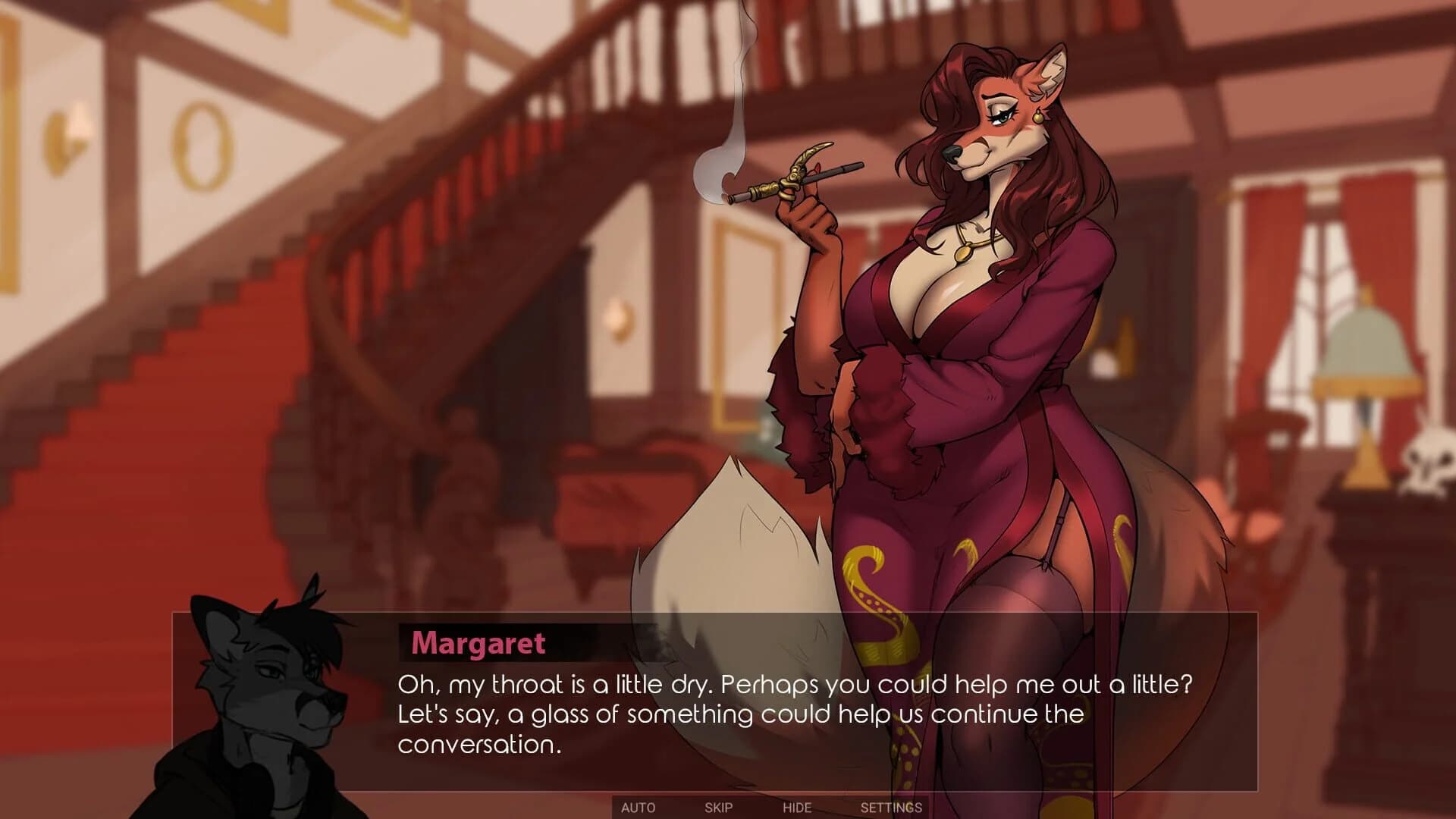Click the dialogue text to advance conversation
Image resolution: width=1456 pixels, height=819 pixels.
coord(758,705)
